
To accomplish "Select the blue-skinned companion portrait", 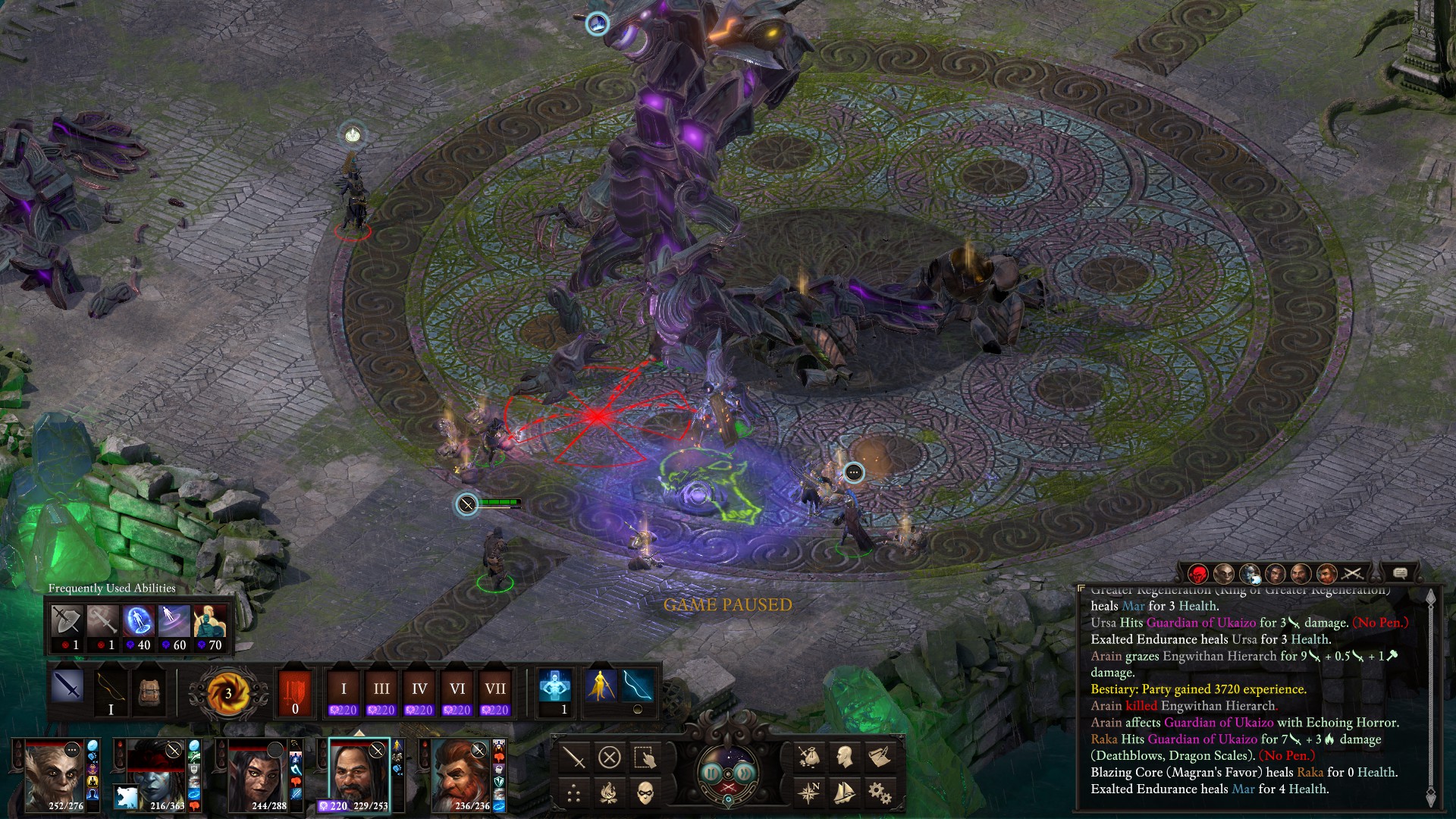I will (155, 773).
